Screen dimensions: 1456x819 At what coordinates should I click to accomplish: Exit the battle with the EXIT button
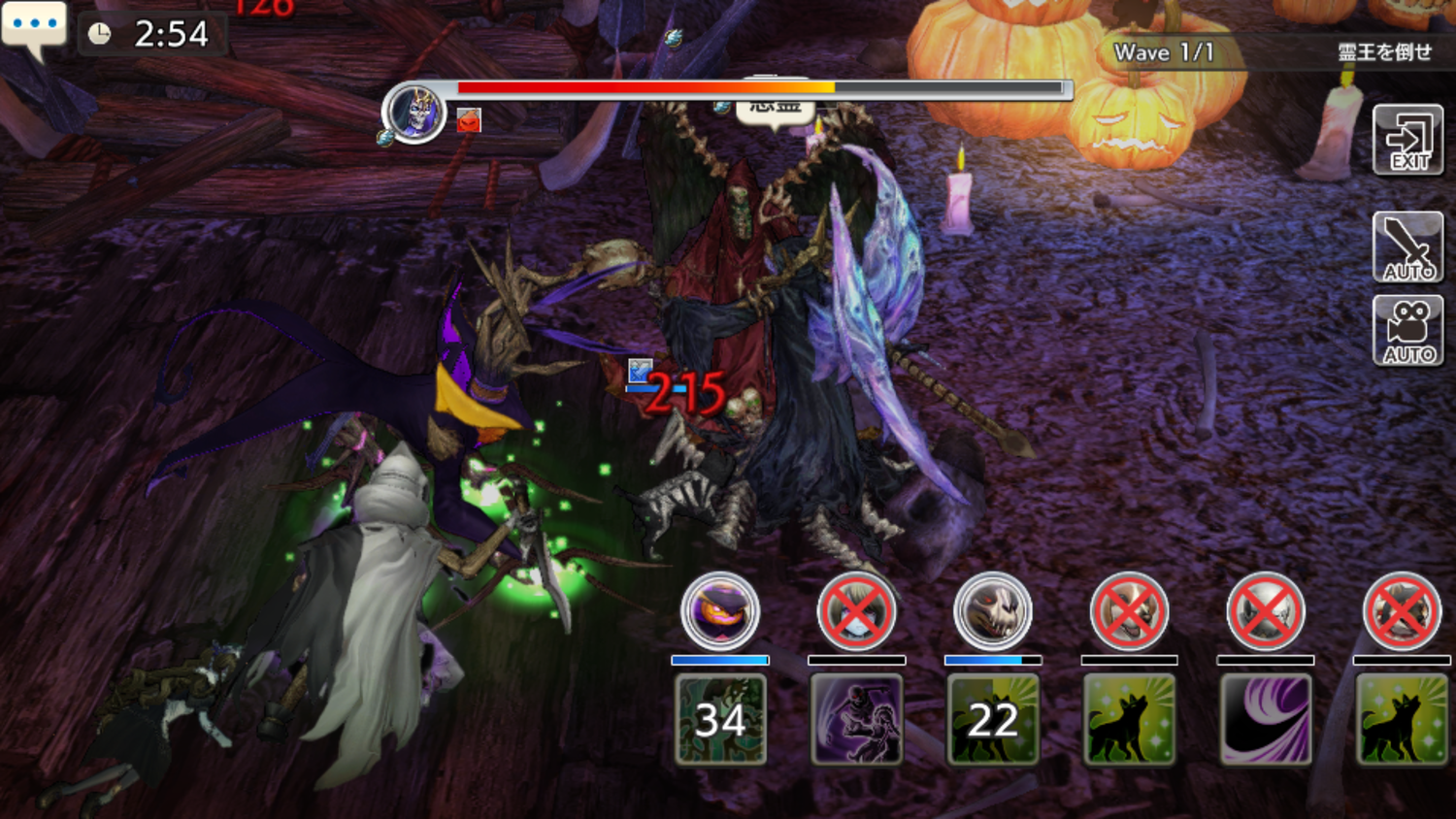tap(1407, 141)
